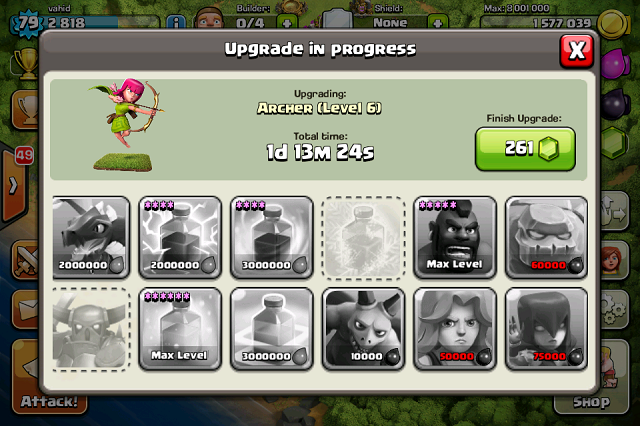640x426 pixels.
Task: Finish the Archer upgrade for 261 gems
Action: tap(524, 148)
